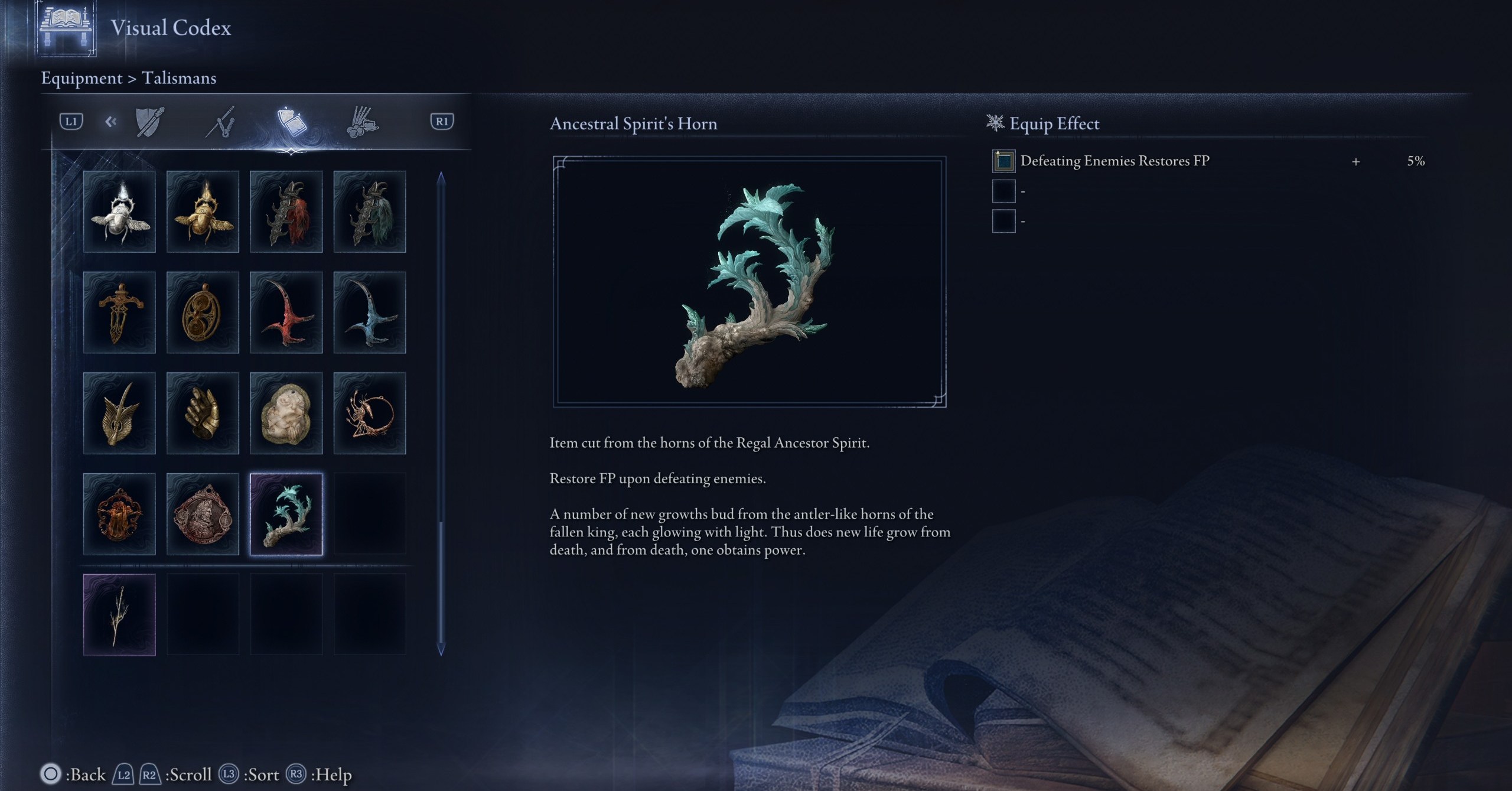
Task: Select the silver scarab talisman
Action: (119, 211)
